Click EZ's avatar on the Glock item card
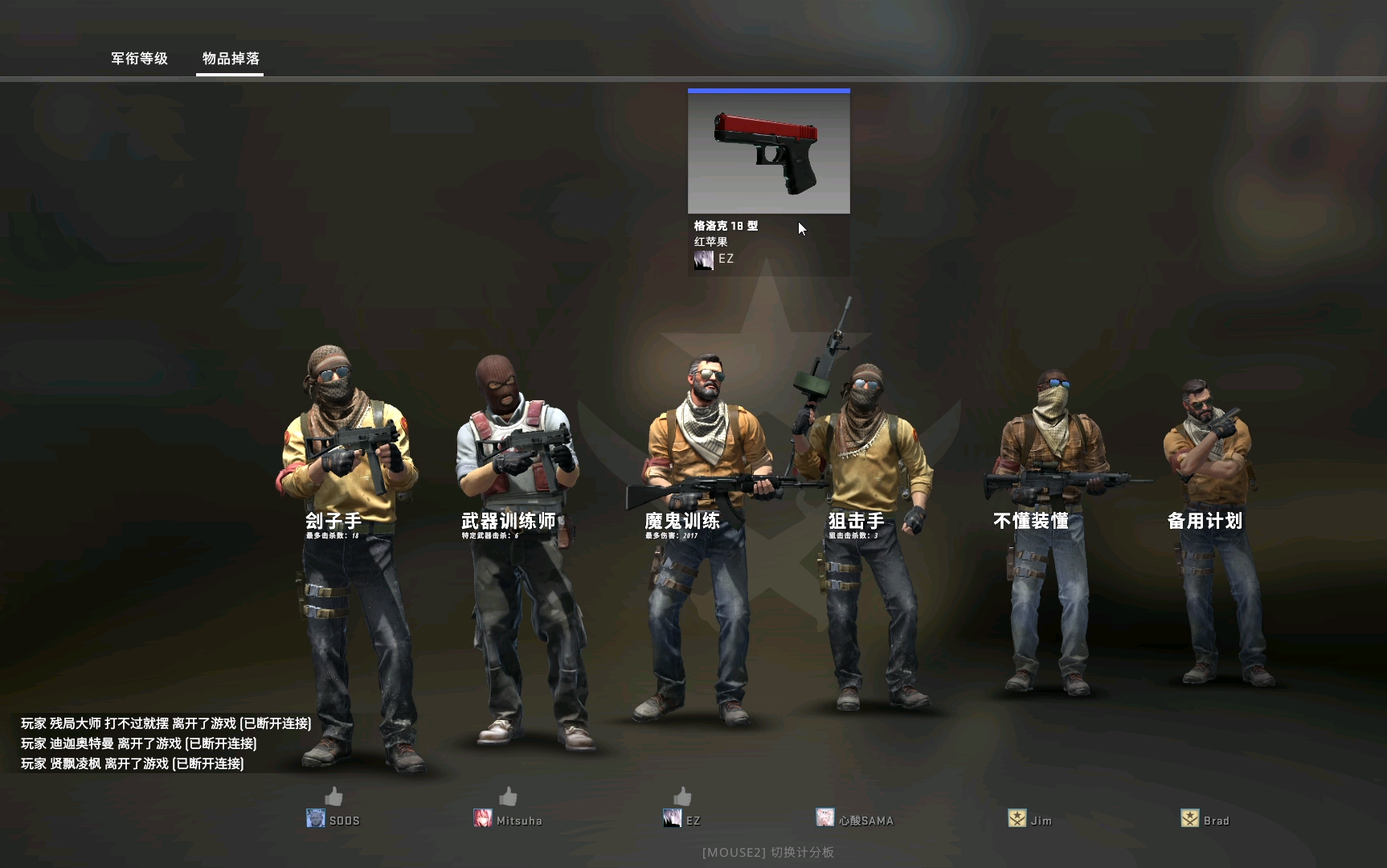 pyautogui.click(x=703, y=259)
